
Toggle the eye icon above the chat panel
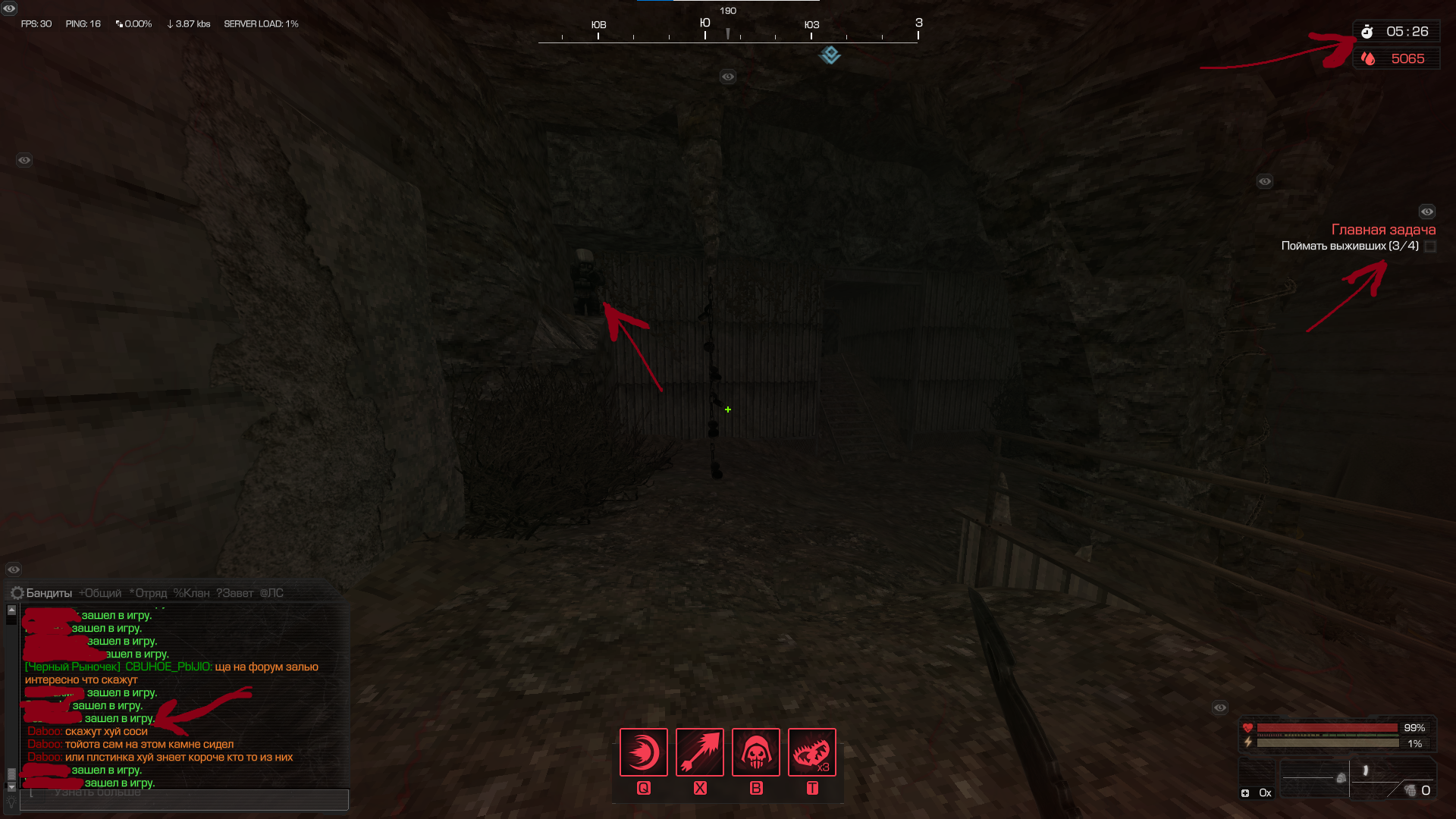coord(14,570)
